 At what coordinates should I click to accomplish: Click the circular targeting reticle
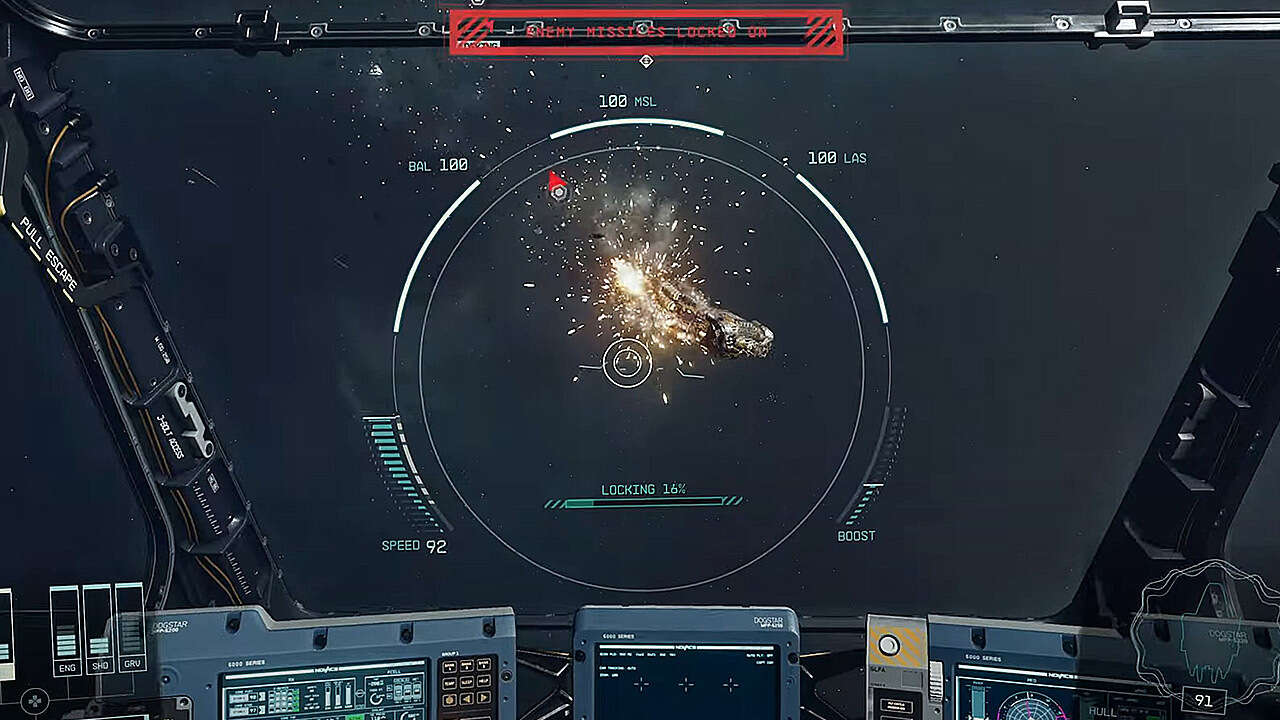point(628,363)
